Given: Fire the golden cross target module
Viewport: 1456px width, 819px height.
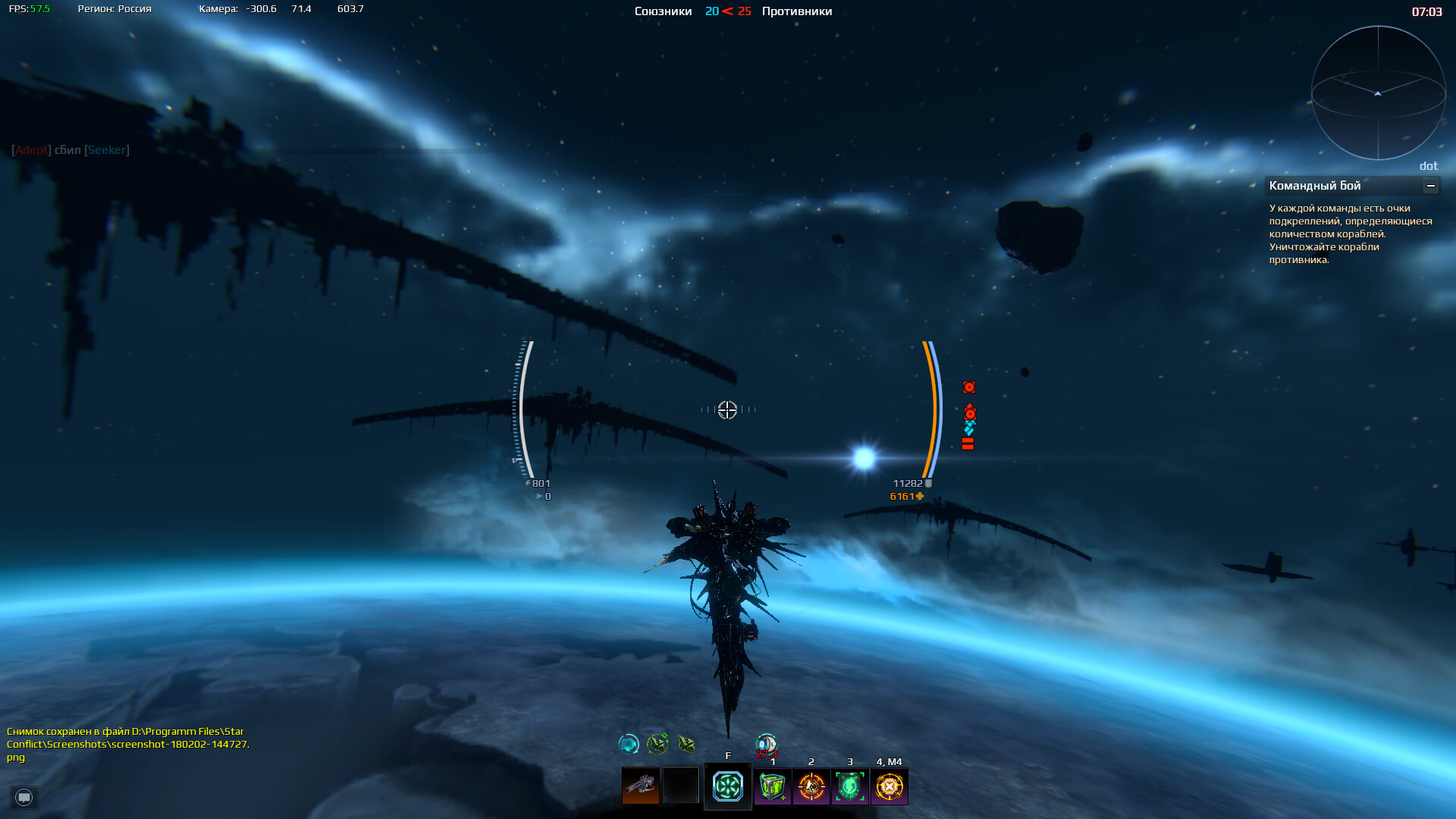Looking at the screenshot, I should click(890, 786).
